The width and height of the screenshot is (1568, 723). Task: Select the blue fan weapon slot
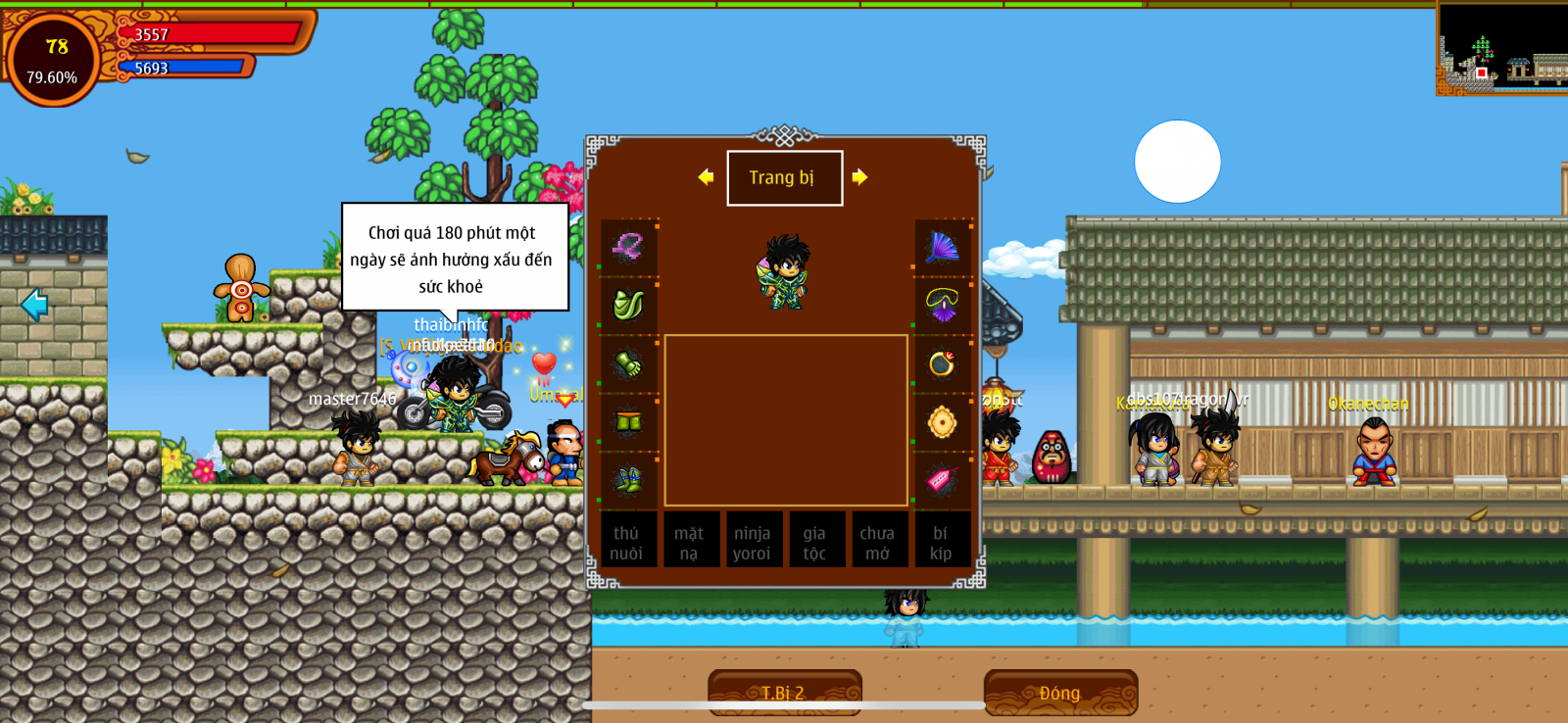pyautogui.click(x=943, y=247)
